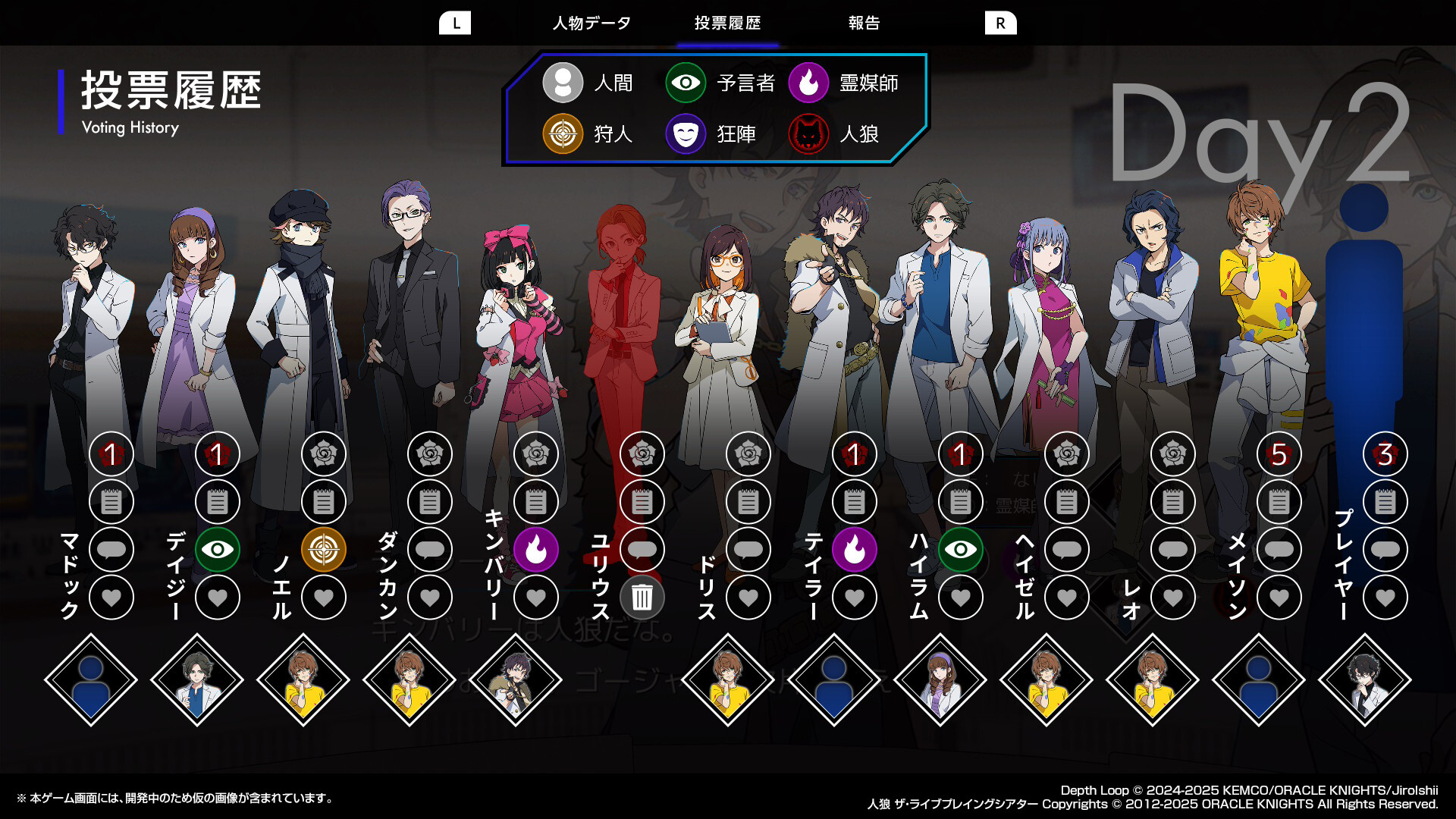Click キンバリー's medium flame role icon
This screenshot has height=819, width=1456.
(536, 550)
